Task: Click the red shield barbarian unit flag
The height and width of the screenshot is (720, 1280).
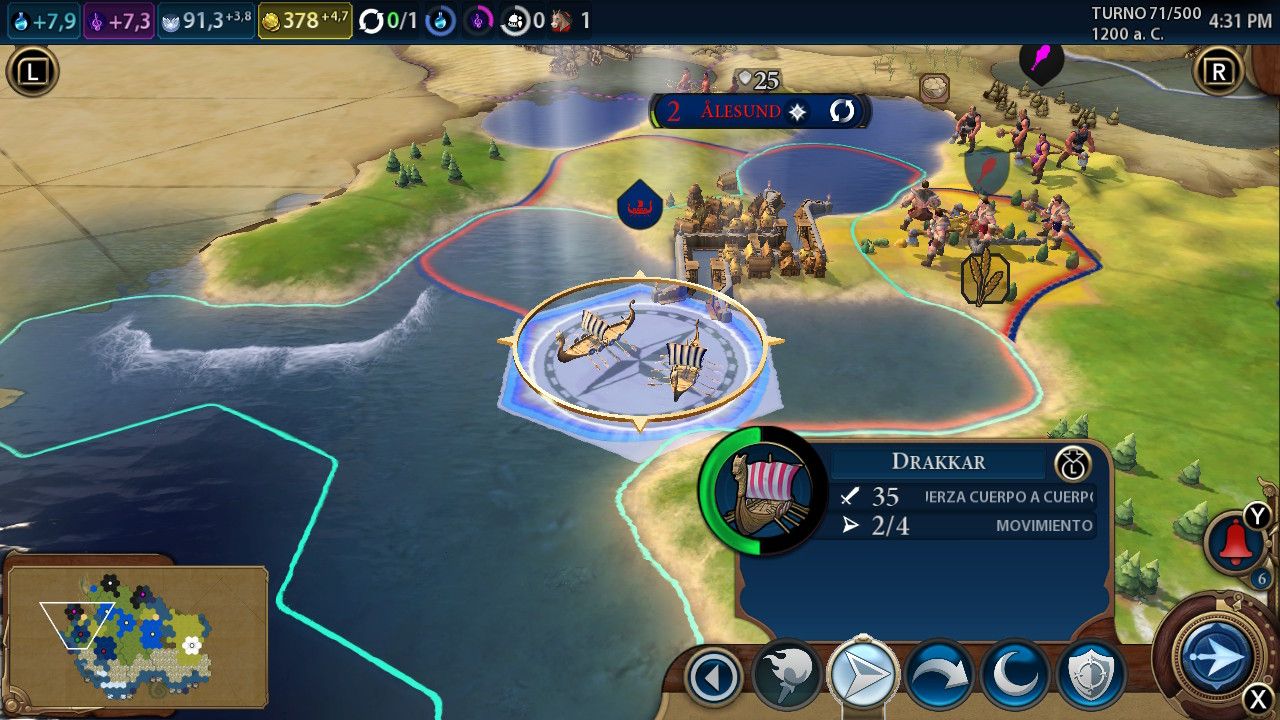Action: 985,170
